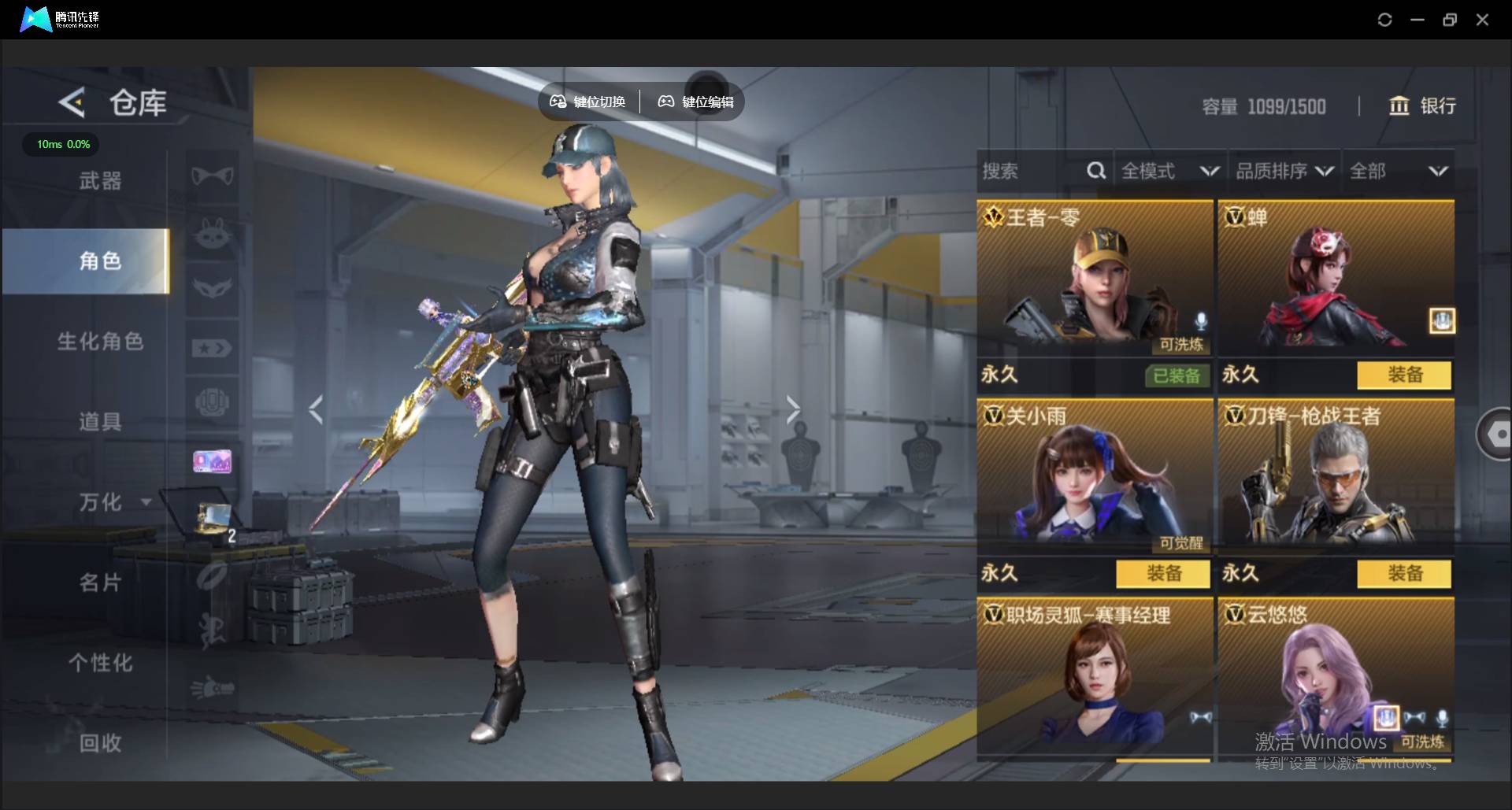
Task: Click the 键位切换 key layout switch button
Action: [x=588, y=102]
